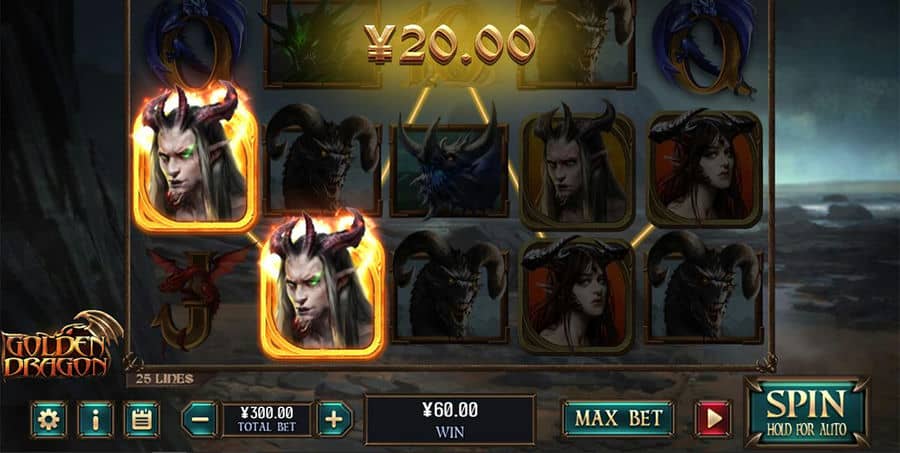Select the MAX BET button
The image size is (900, 453).
617,419
